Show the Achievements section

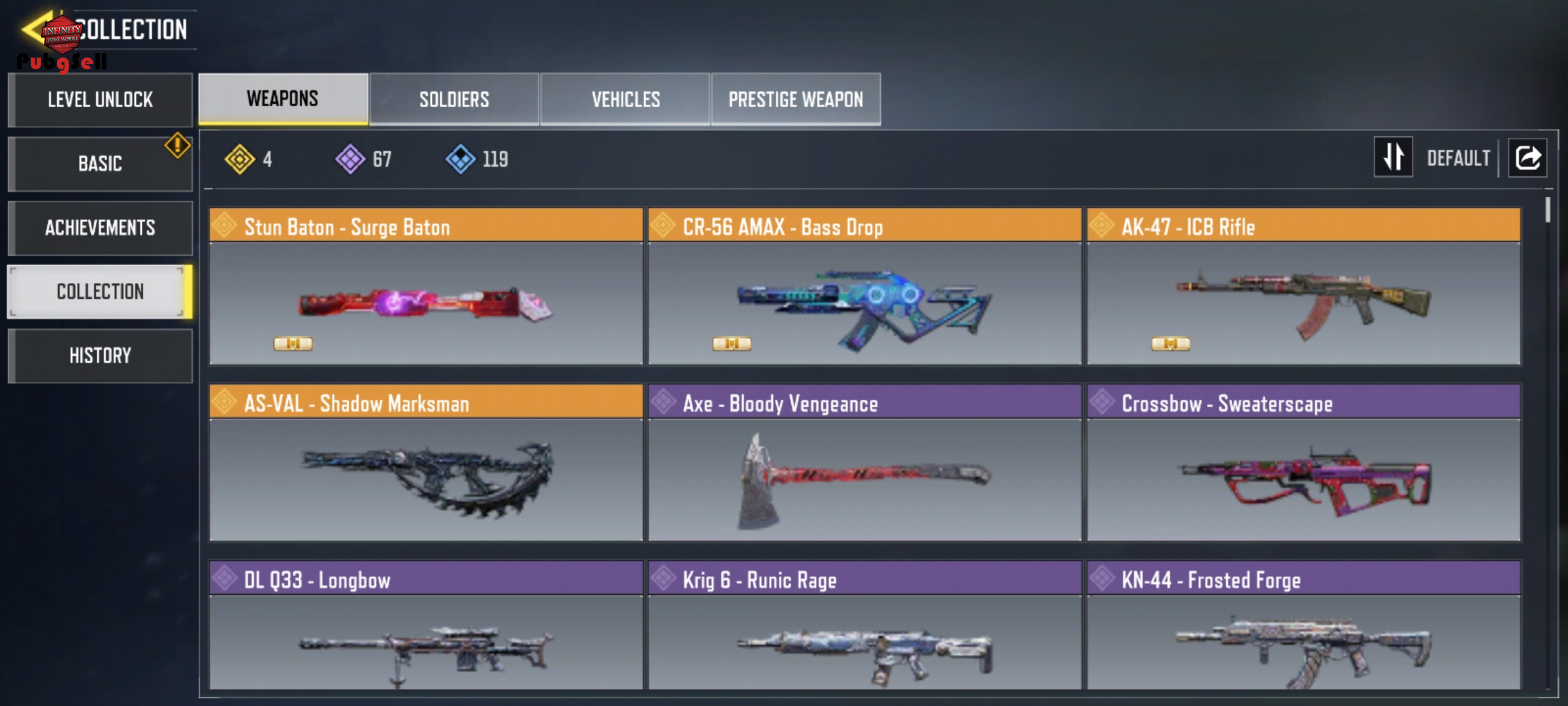point(100,227)
